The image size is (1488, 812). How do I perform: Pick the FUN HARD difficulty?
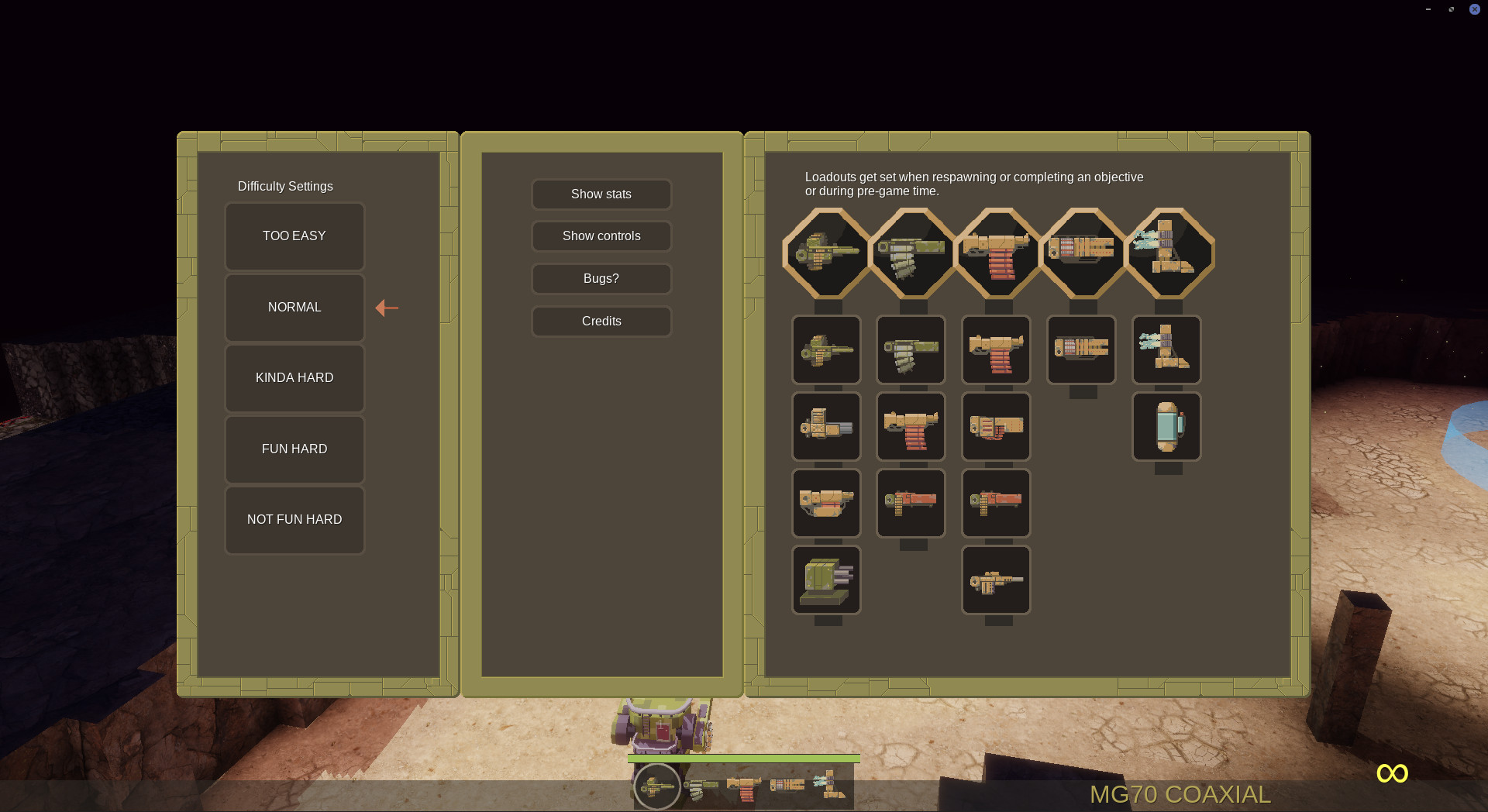(294, 449)
